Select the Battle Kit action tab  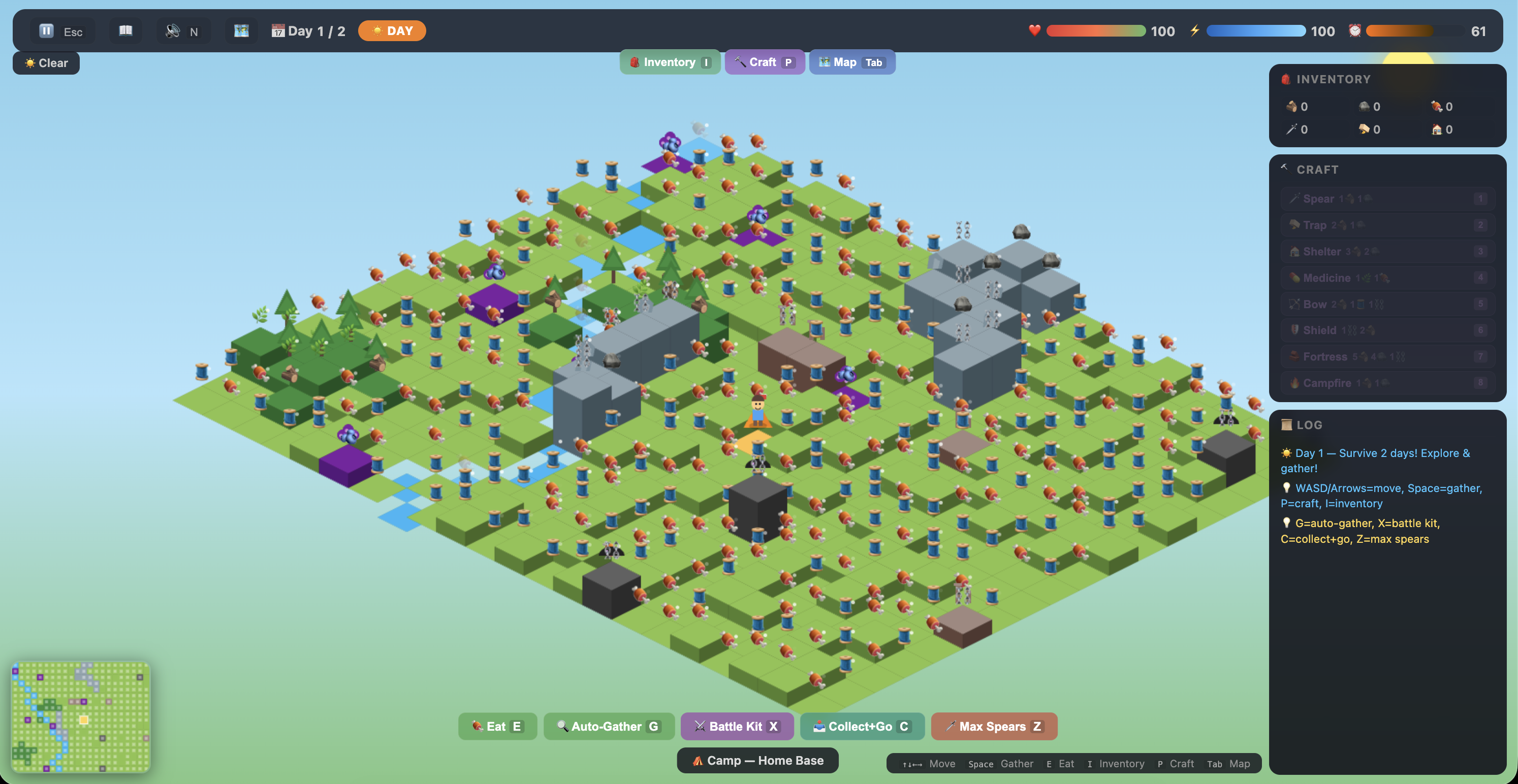pos(737,726)
